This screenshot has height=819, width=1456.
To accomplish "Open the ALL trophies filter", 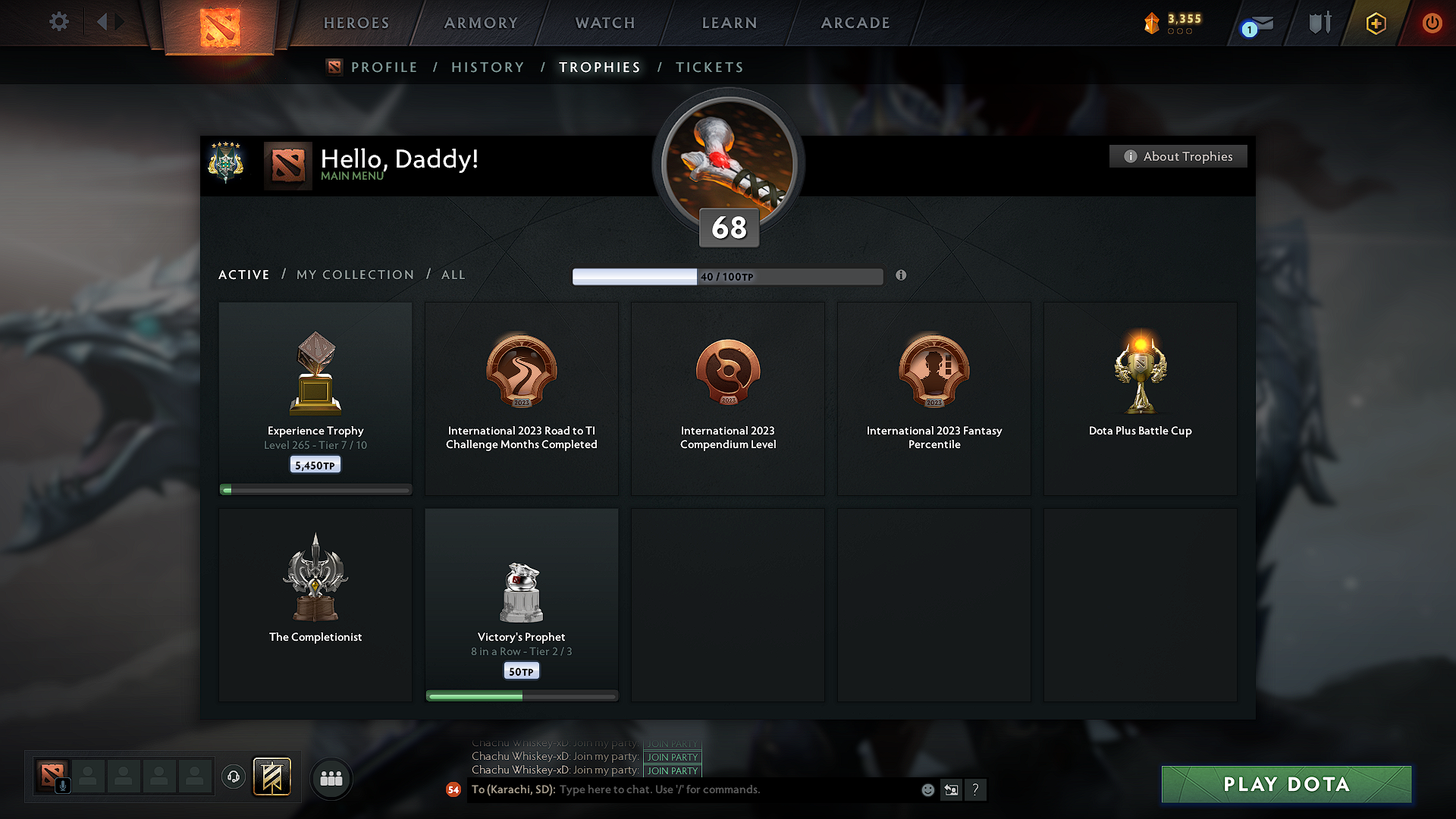I will (x=453, y=275).
